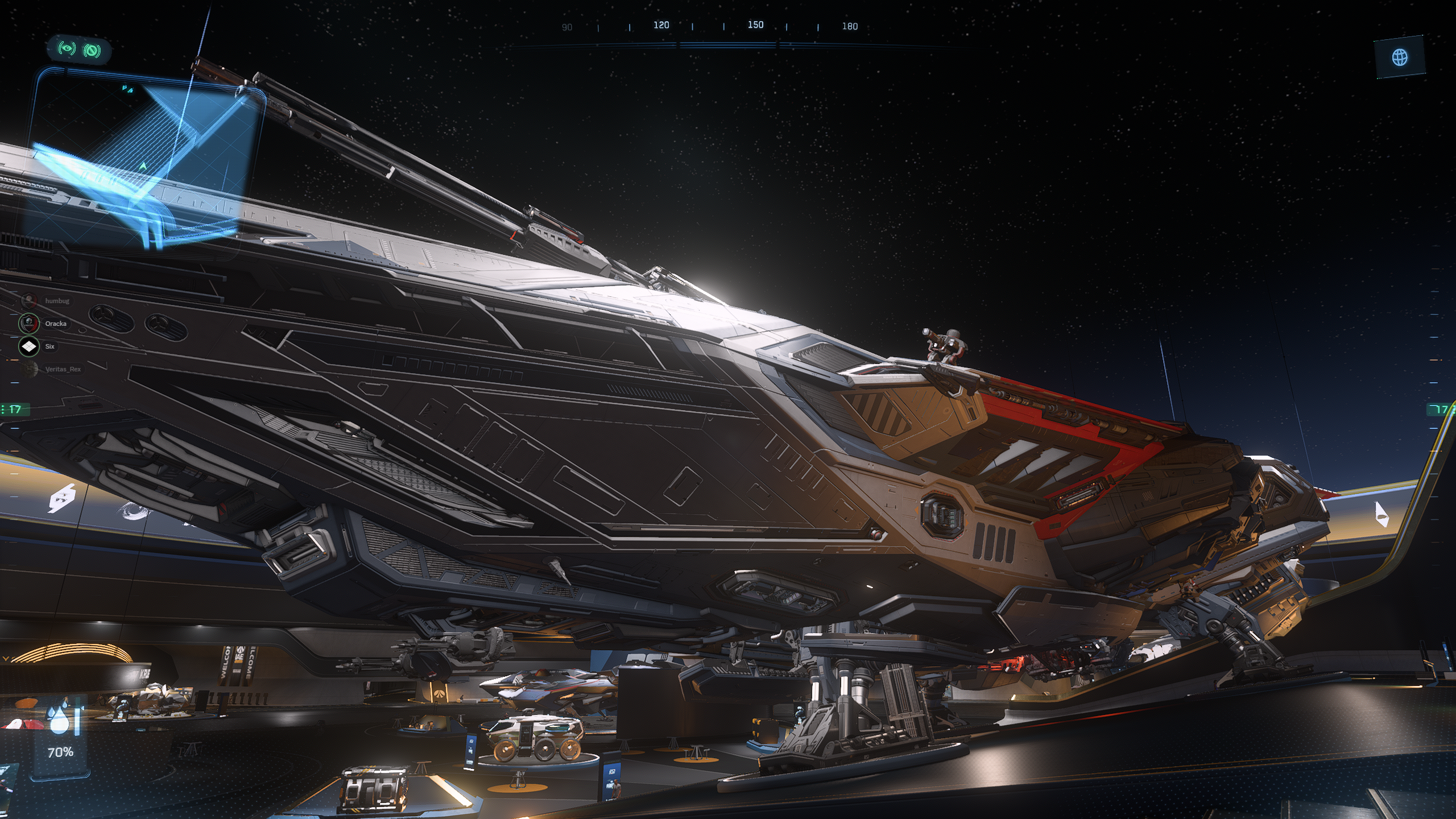Select party member Oracka
The height and width of the screenshot is (819, 1456).
[55, 324]
